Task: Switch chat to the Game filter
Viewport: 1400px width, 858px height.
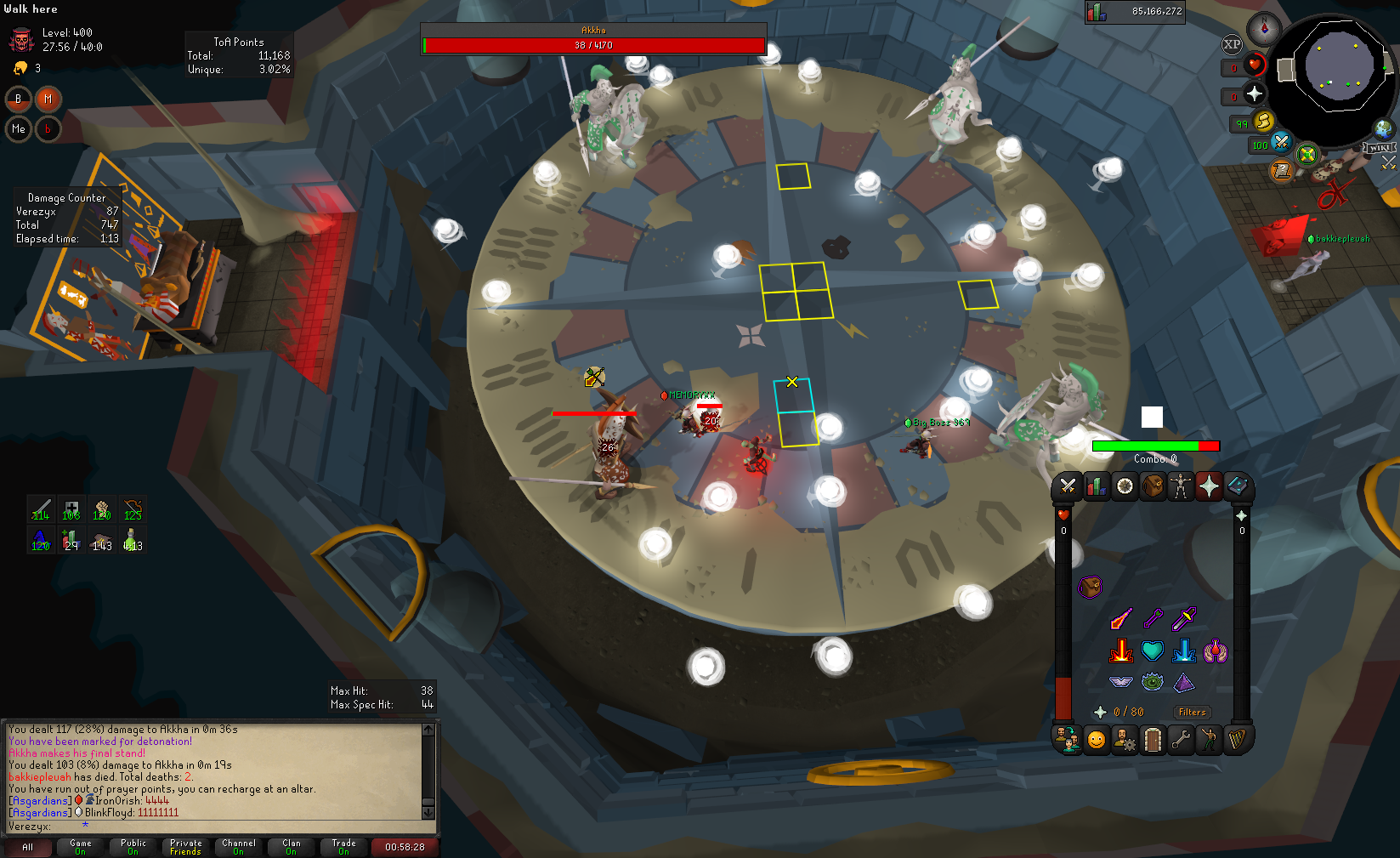Action: 80,847
